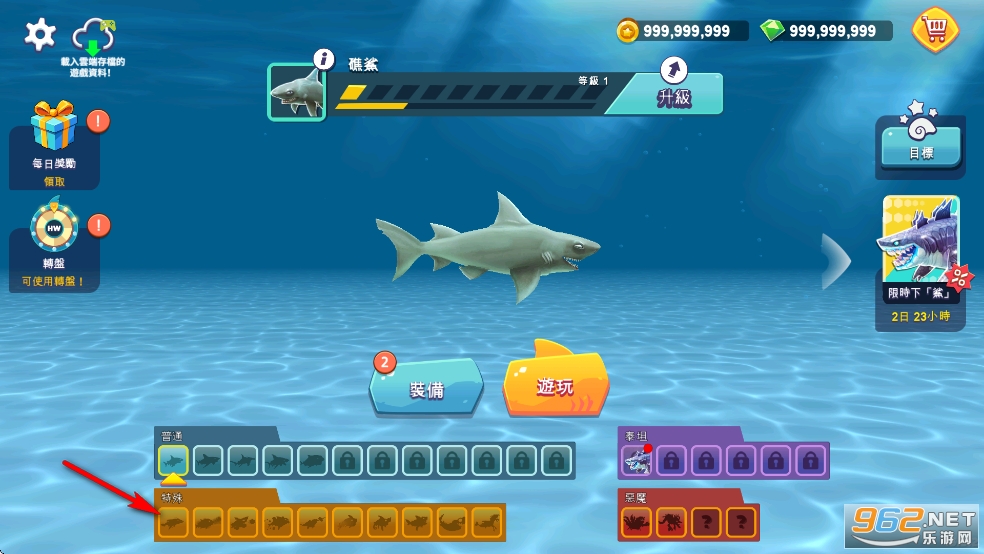Open the gear settings menu
Screen dimensions: 984x554
[x=40, y=35]
